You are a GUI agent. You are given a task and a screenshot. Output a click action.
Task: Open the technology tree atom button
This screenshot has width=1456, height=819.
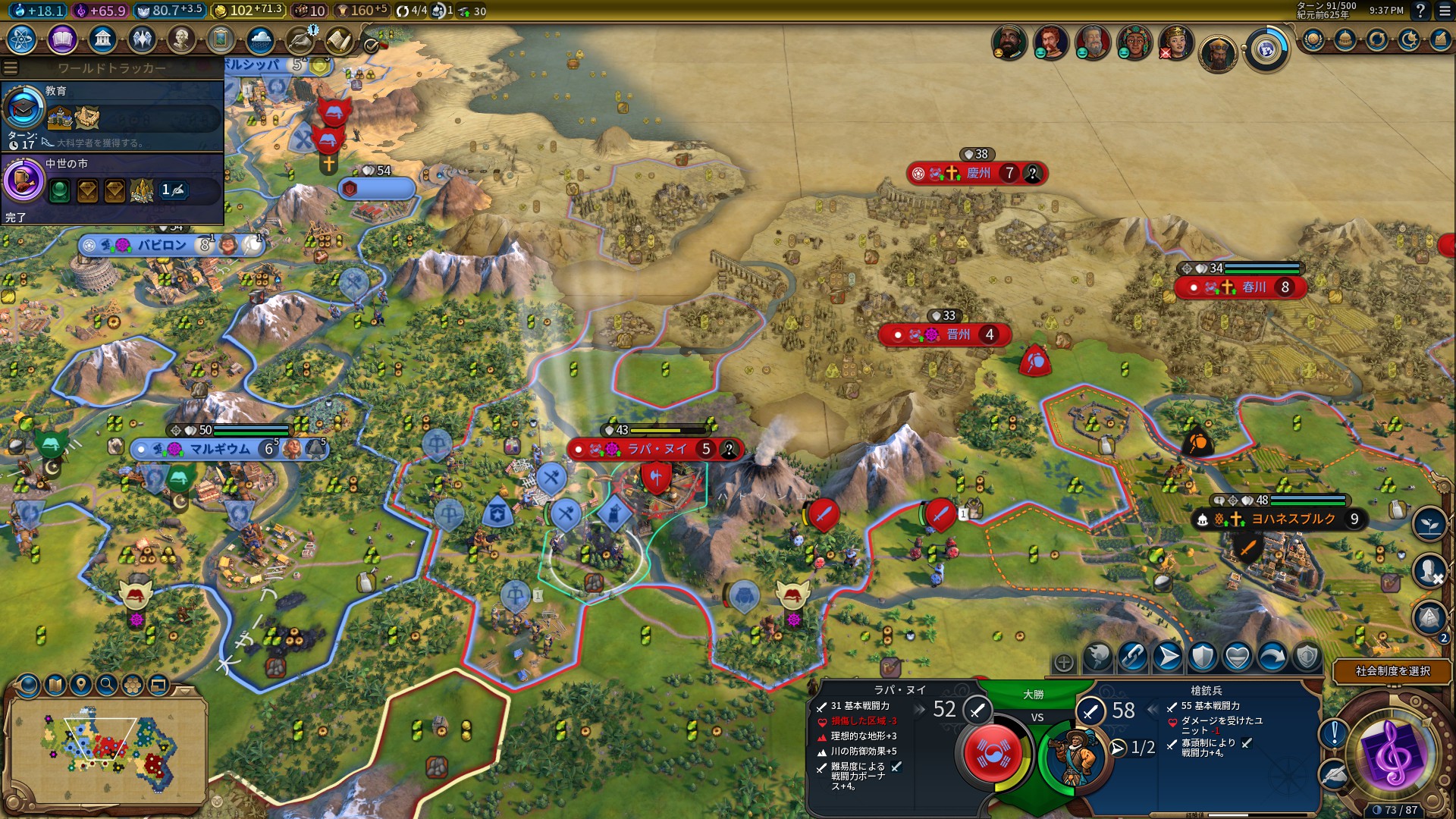tap(21, 39)
